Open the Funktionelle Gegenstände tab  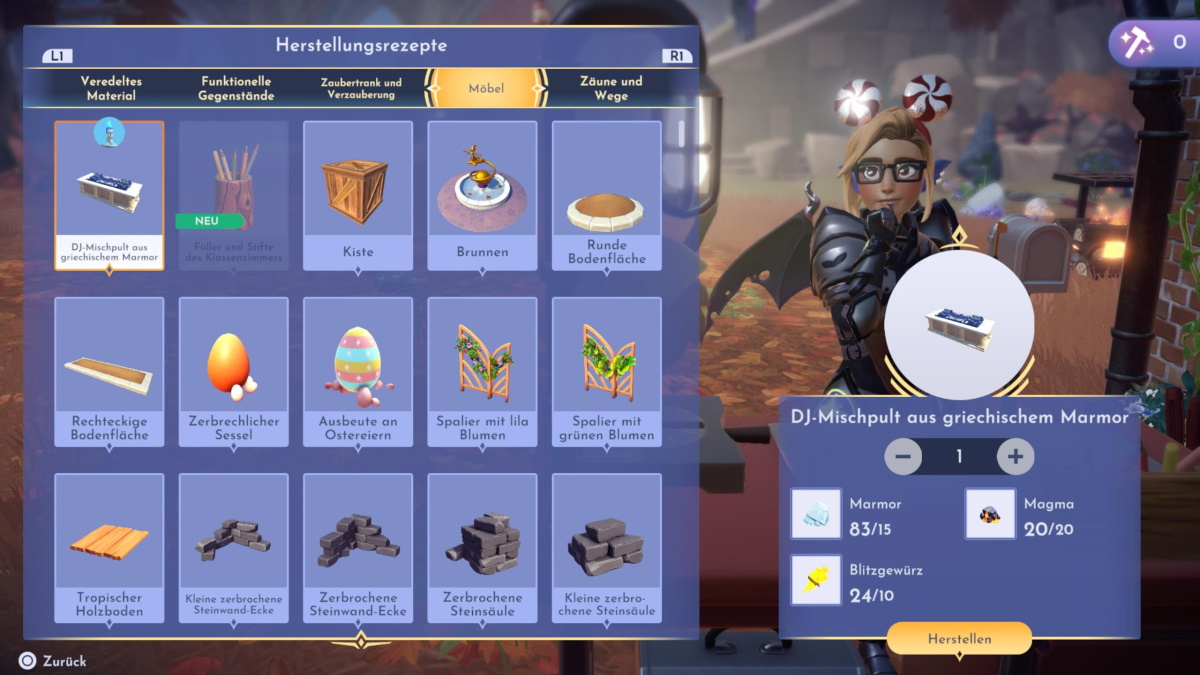pos(237,88)
